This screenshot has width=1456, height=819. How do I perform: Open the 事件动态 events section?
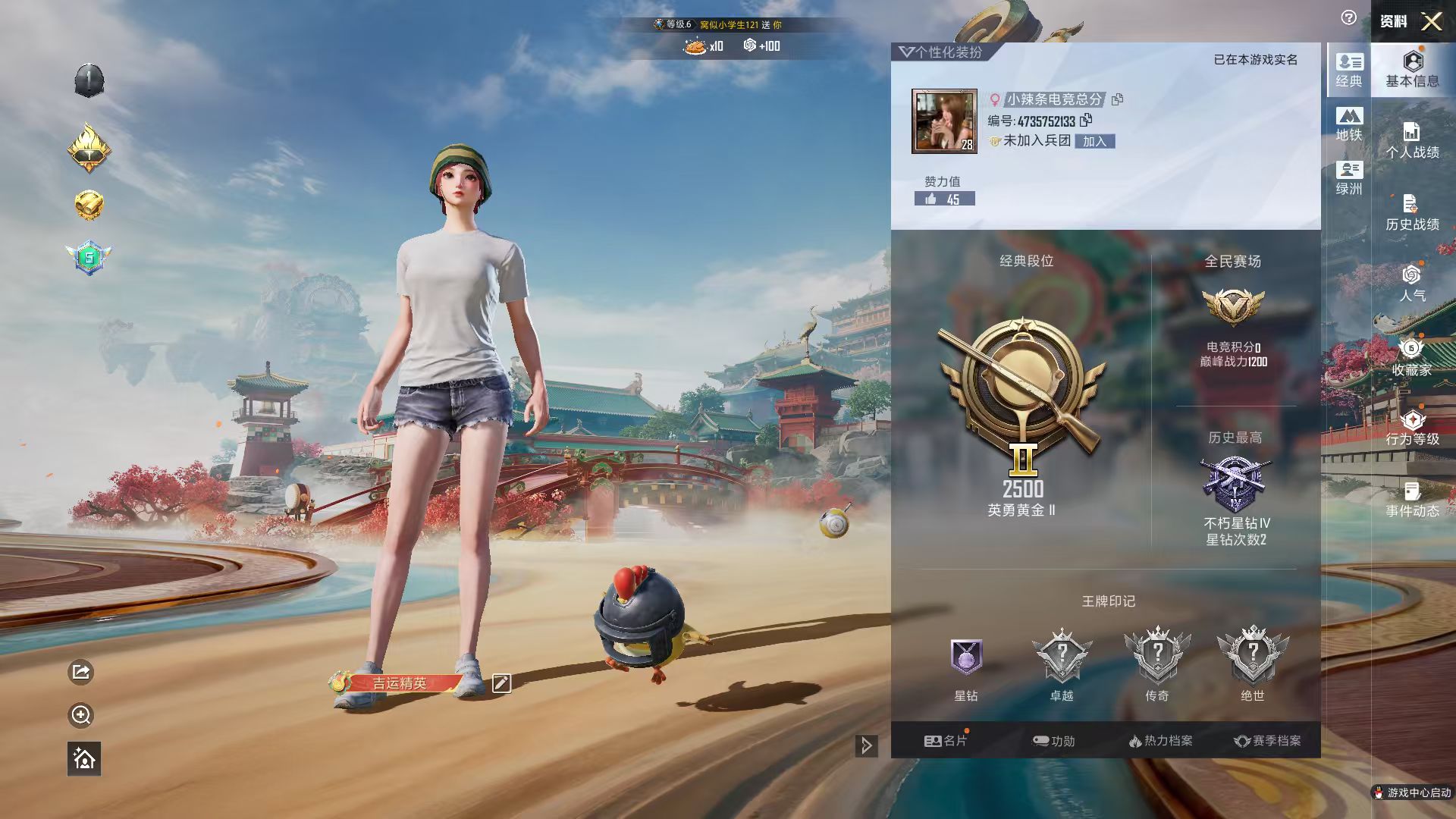(1412, 500)
